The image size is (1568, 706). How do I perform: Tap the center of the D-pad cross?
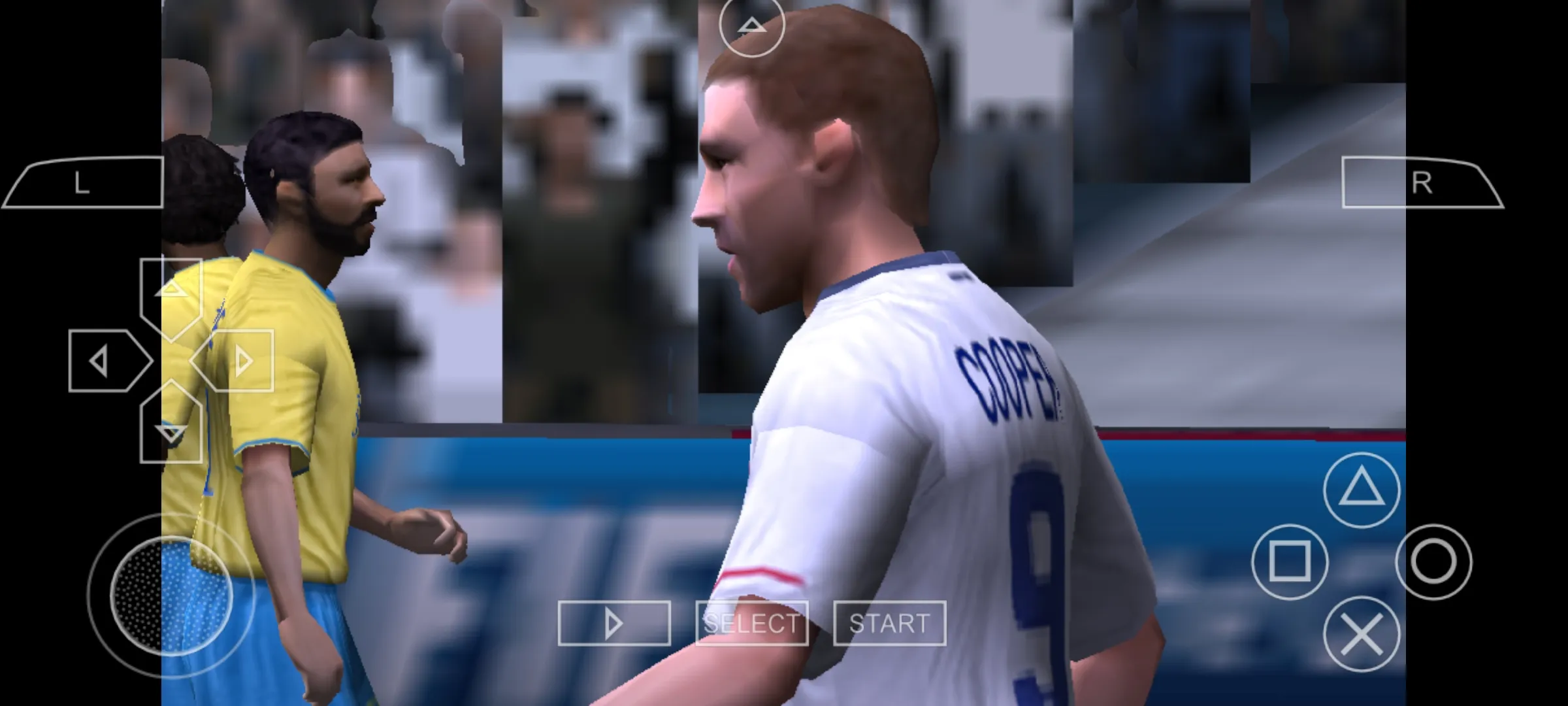point(172,361)
